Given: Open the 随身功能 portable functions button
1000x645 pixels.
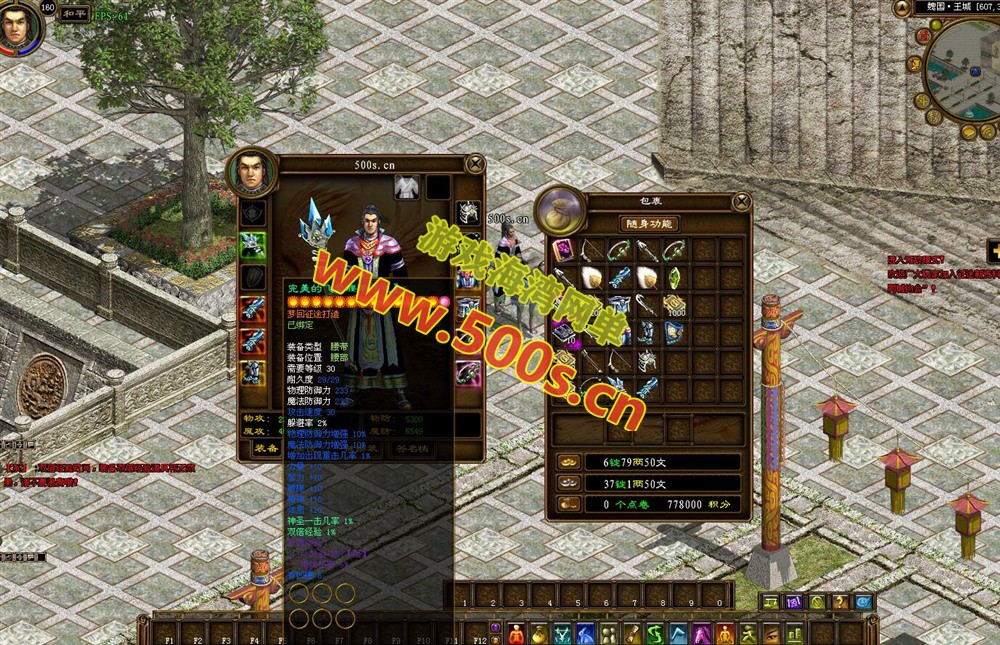Looking at the screenshot, I should point(649,224).
